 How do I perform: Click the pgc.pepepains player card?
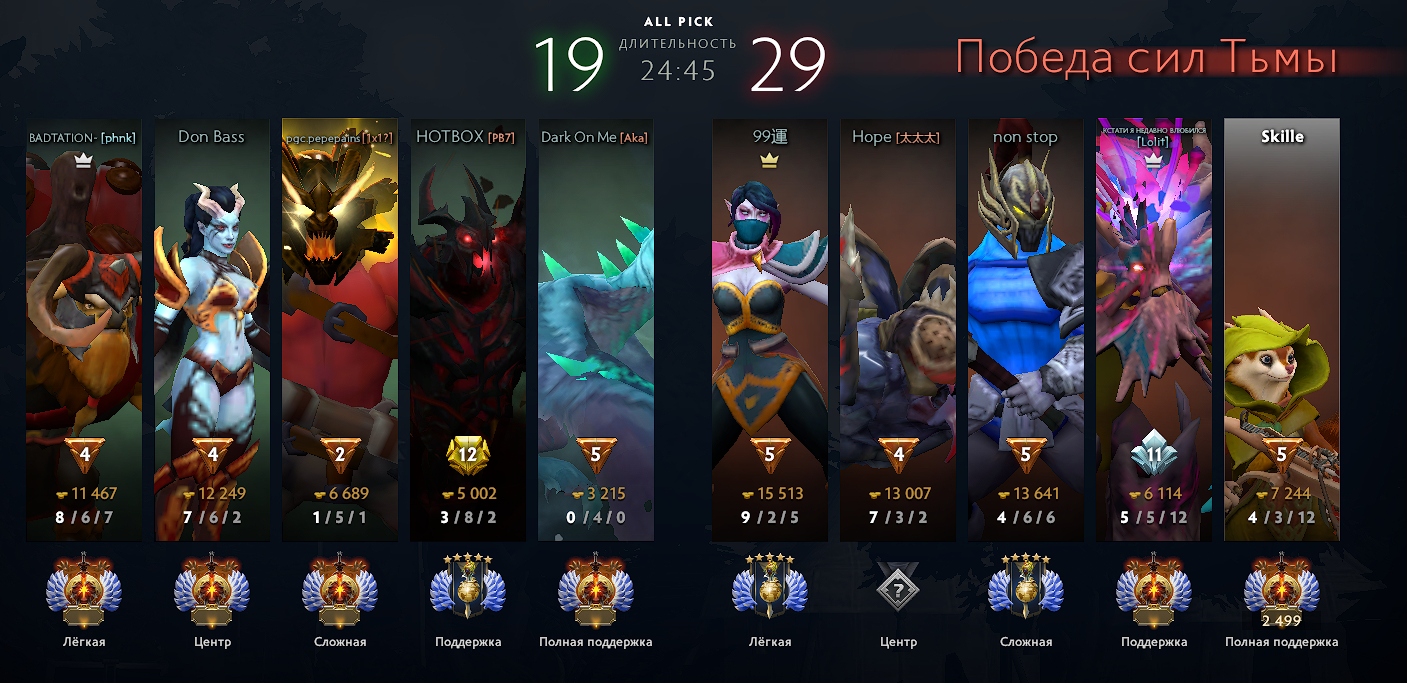pos(340,330)
